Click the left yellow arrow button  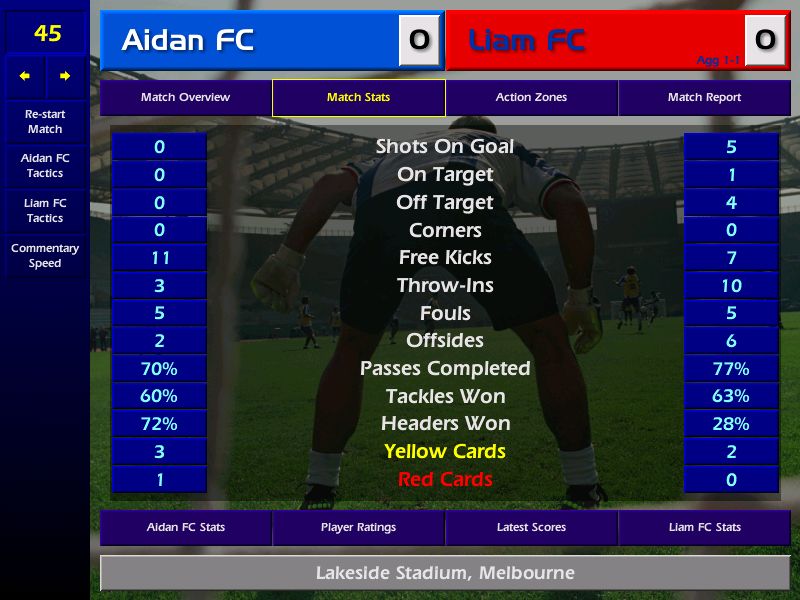coord(25,76)
